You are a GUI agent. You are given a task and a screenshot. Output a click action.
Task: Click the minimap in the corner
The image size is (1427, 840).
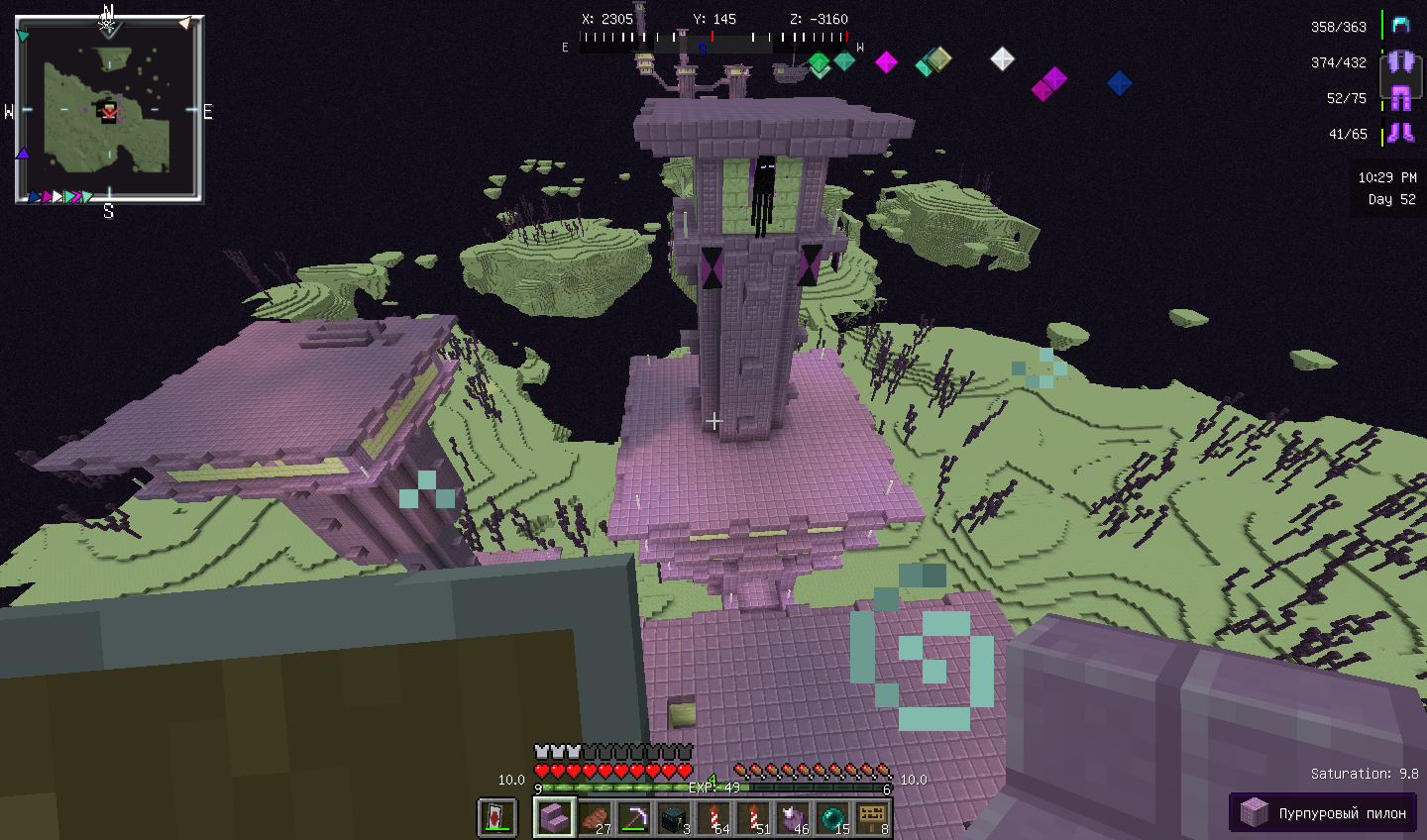tap(109, 110)
